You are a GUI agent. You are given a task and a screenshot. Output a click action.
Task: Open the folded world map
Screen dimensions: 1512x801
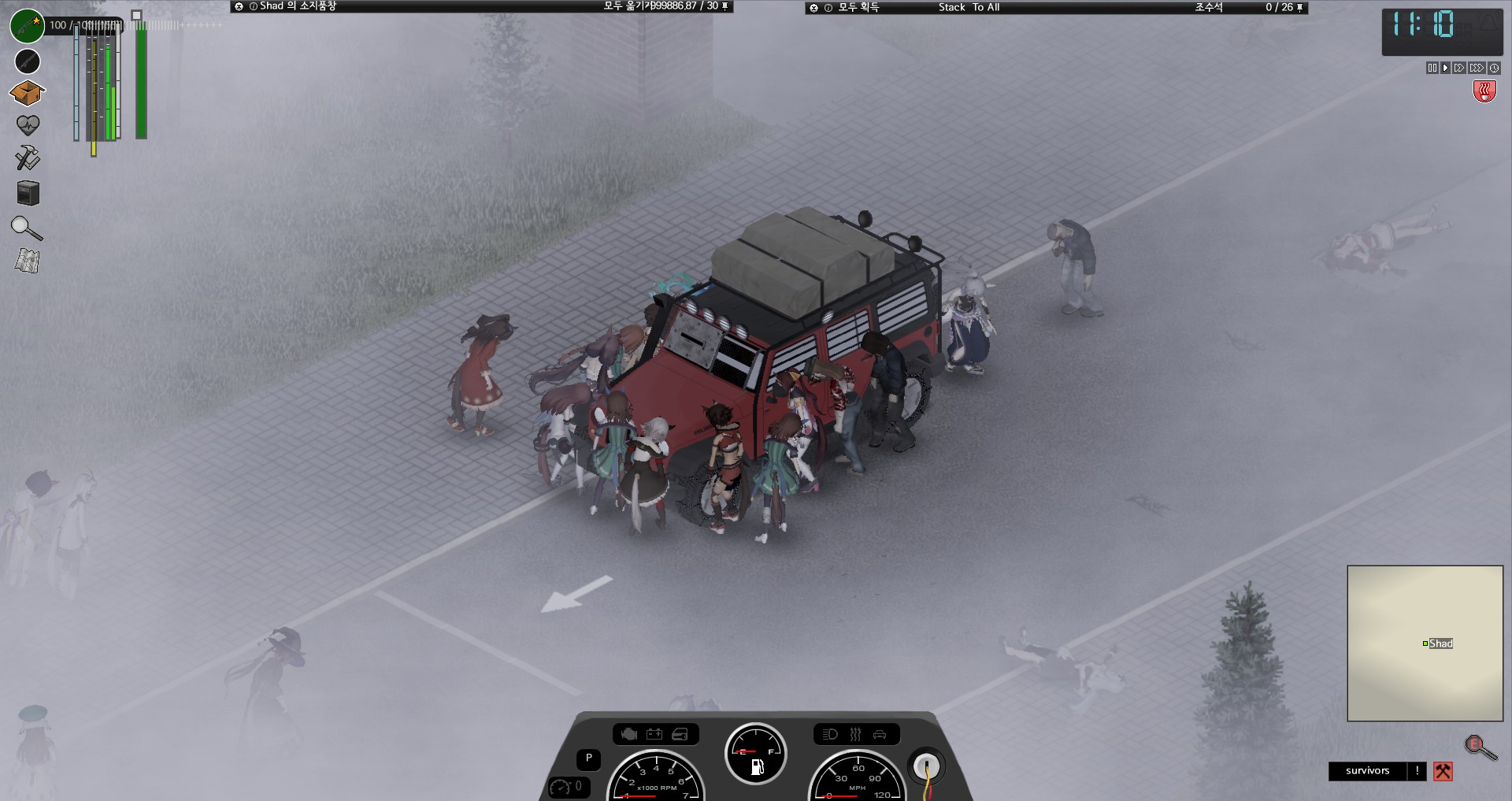click(x=28, y=261)
